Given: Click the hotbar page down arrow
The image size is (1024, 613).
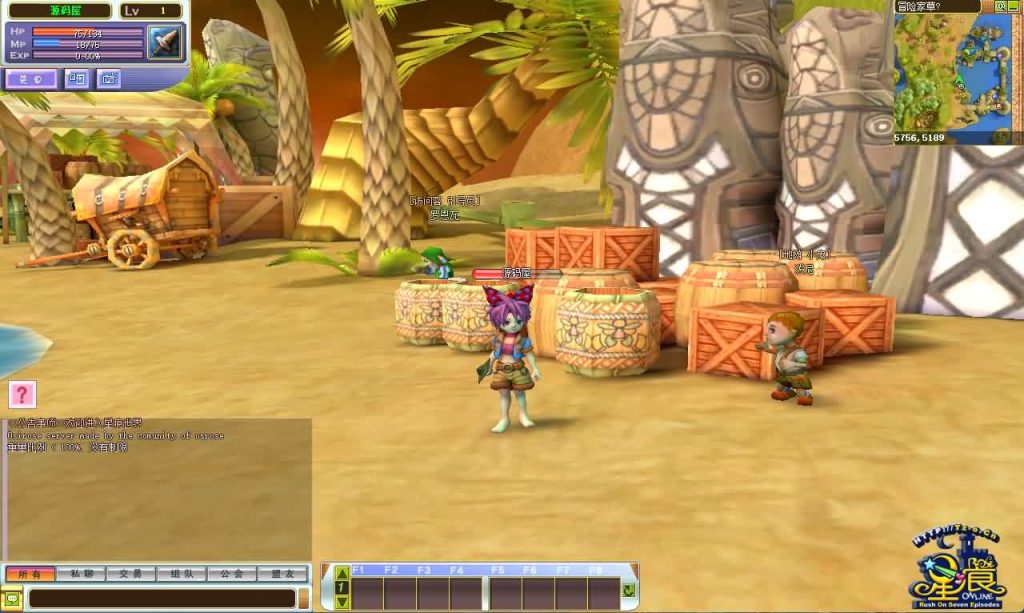Looking at the screenshot, I should 342,601.
